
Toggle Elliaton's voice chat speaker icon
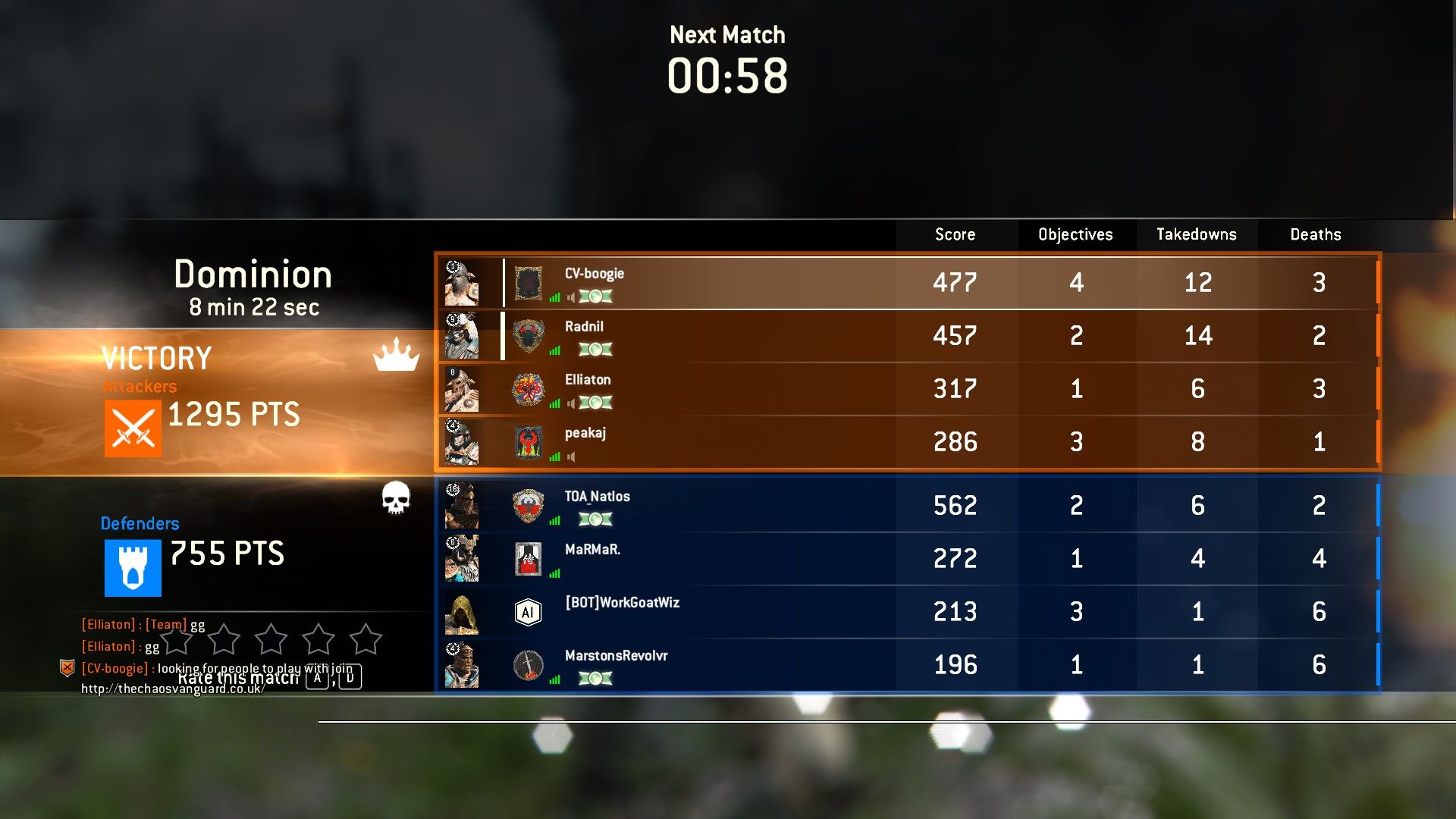[571, 403]
